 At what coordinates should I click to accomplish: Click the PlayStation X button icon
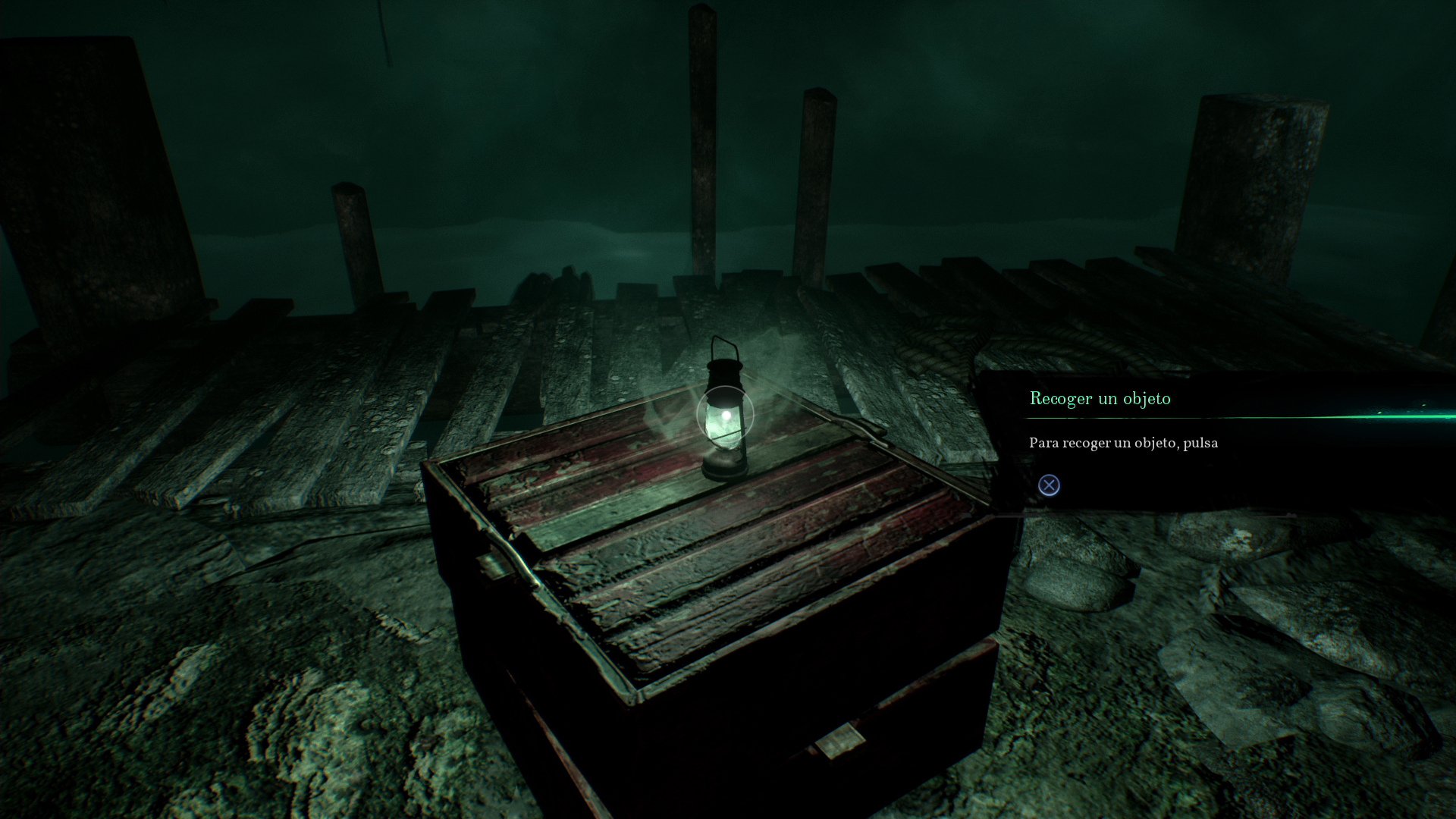1049,485
